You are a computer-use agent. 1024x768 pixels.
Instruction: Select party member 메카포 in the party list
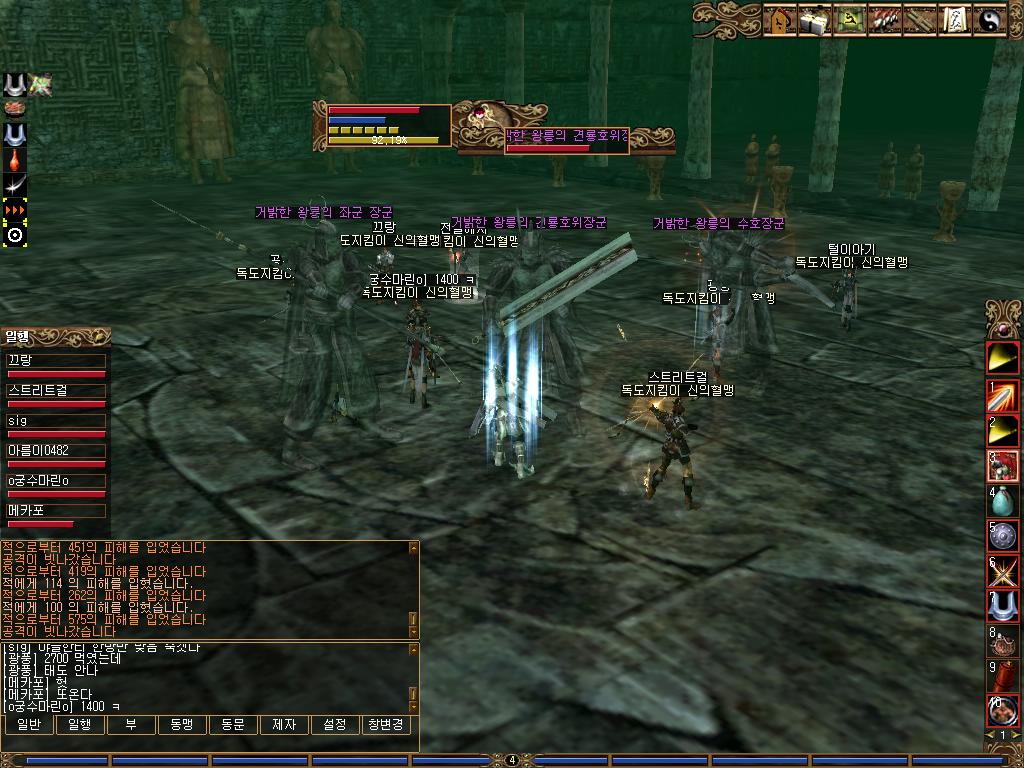coord(56,511)
